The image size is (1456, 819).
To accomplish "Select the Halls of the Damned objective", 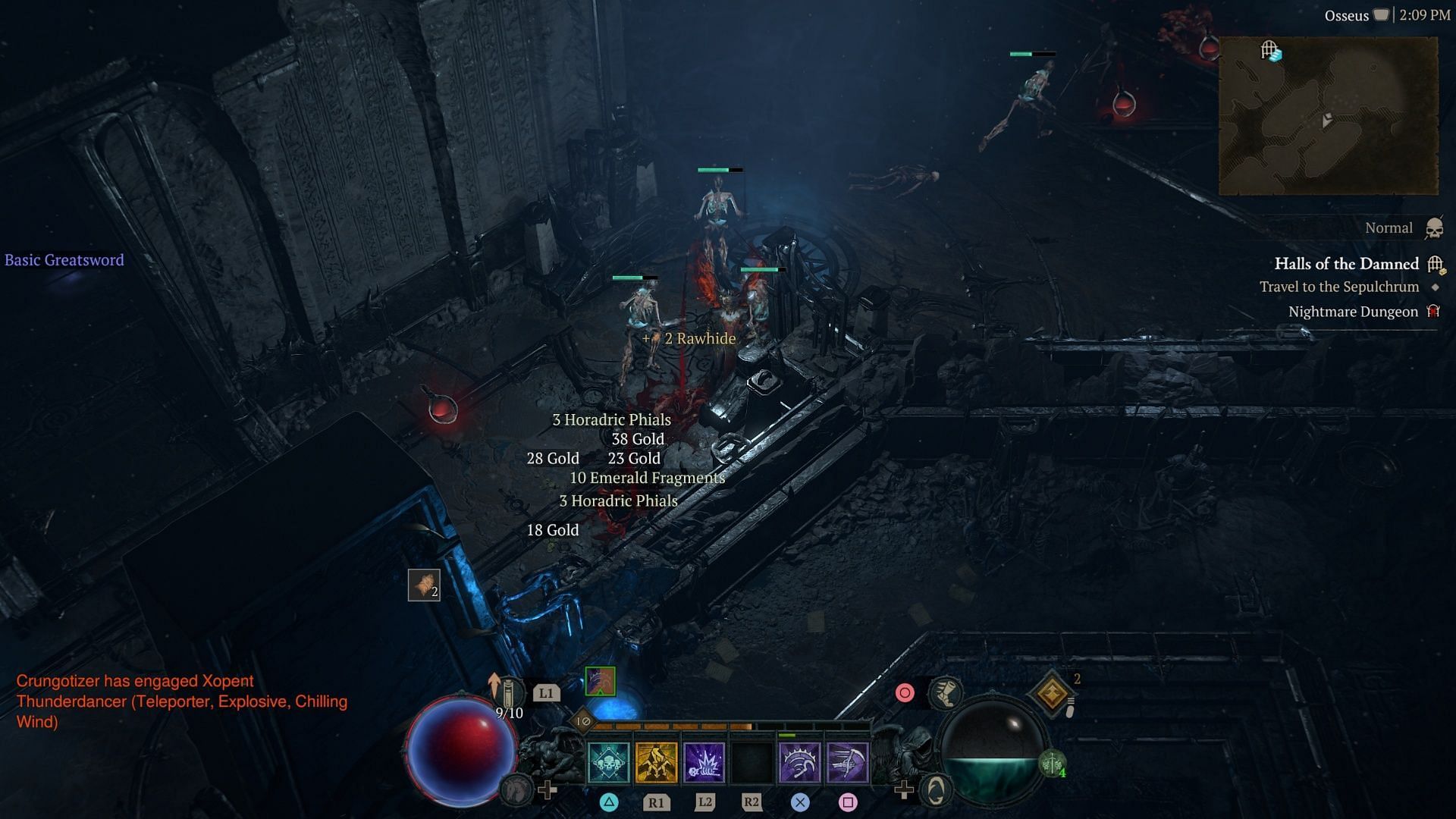I will tap(1346, 264).
